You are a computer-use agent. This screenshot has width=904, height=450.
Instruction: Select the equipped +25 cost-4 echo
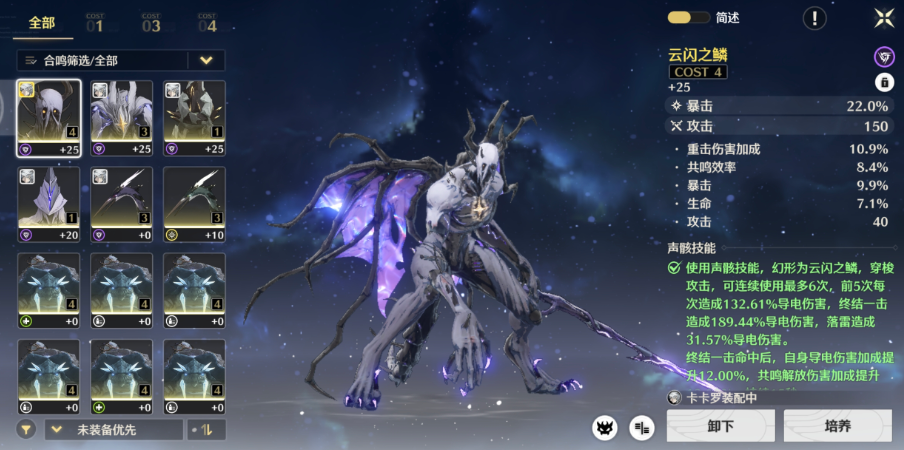click(49, 118)
